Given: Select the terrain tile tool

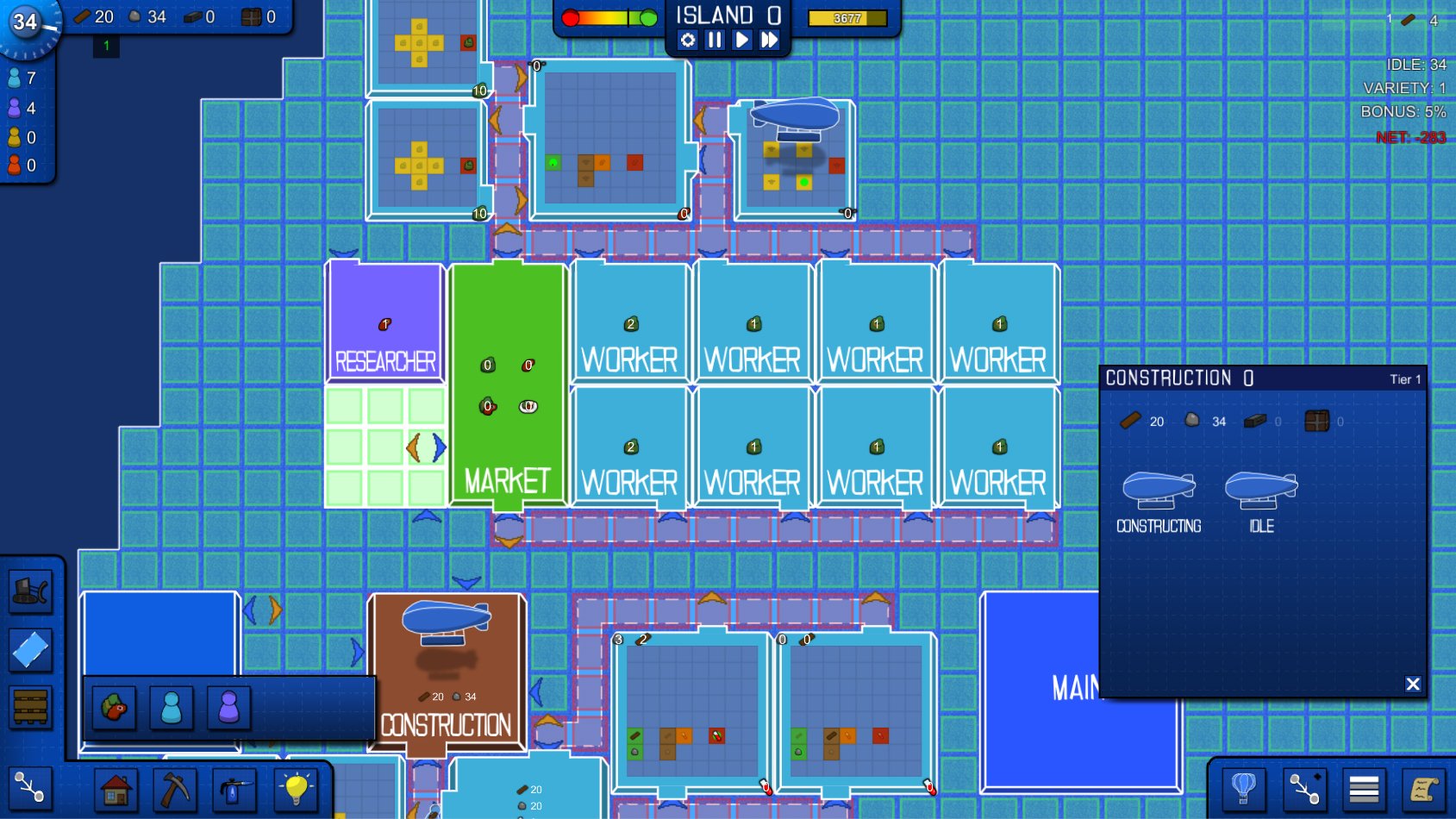Looking at the screenshot, I should [x=31, y=648].
